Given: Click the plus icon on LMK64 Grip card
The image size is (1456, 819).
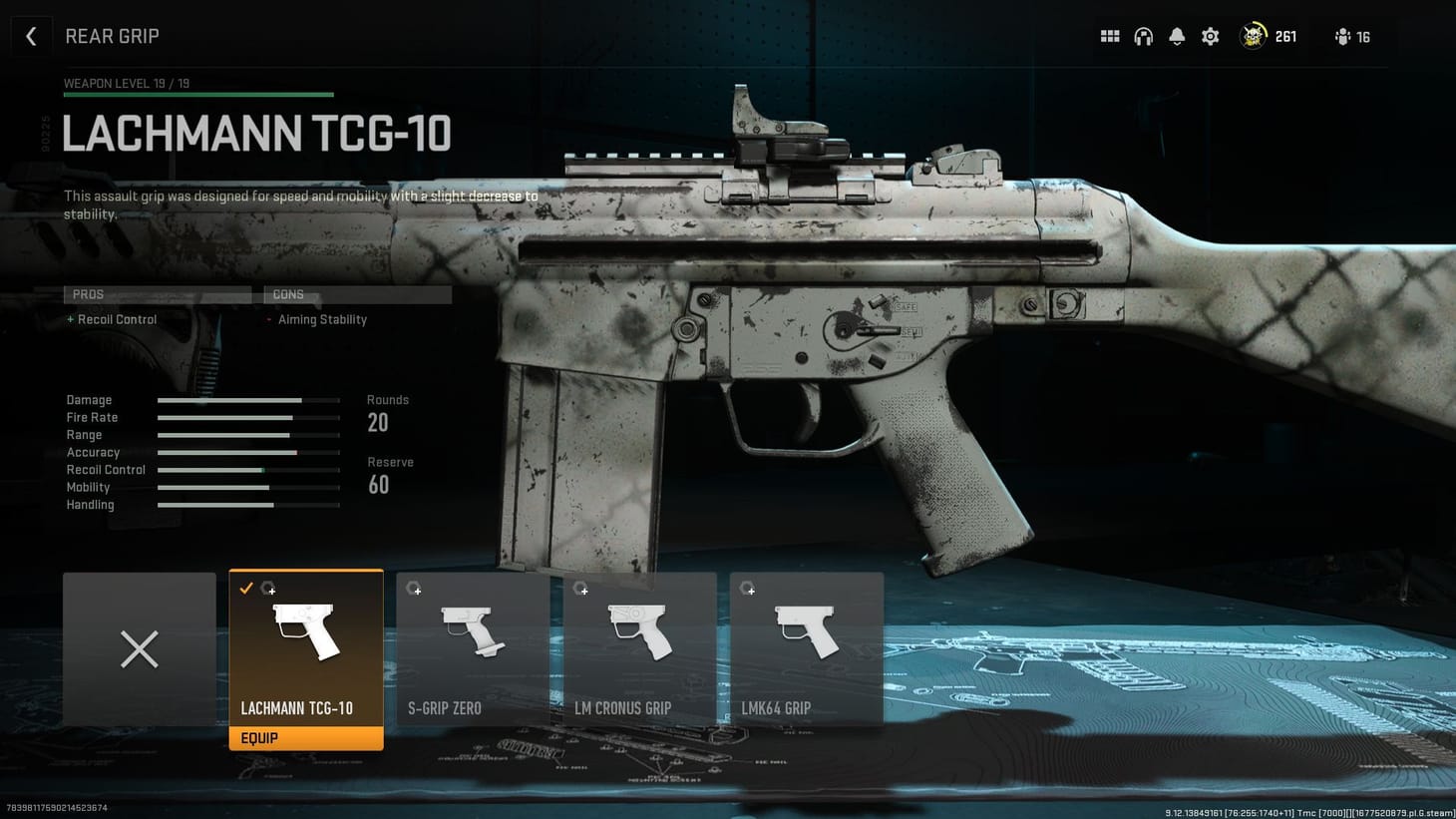Looking at the screenshot, I should pyautogui.click(x=749, y=589).
